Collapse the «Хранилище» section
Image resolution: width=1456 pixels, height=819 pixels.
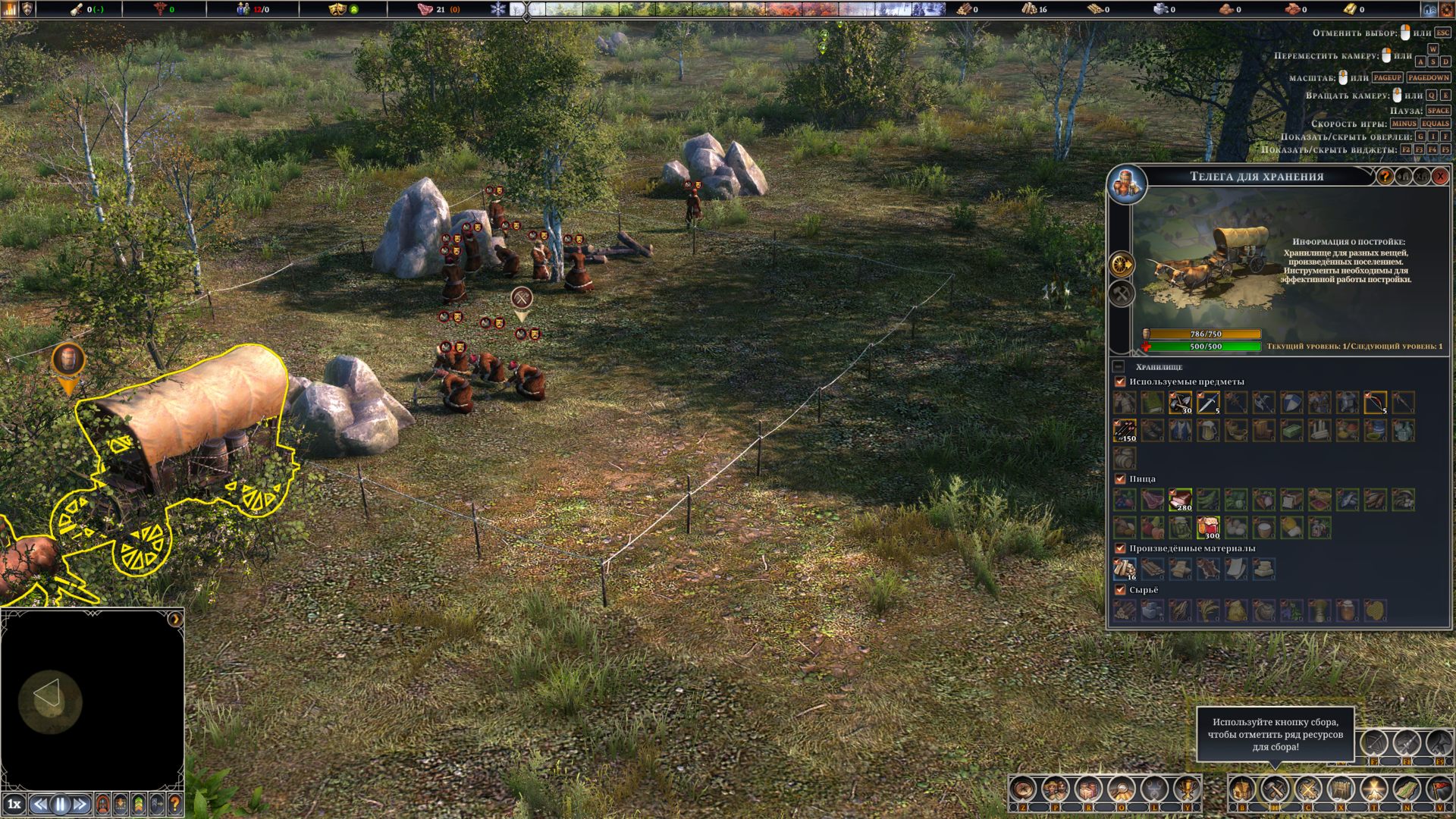(x=1119, y=367)
